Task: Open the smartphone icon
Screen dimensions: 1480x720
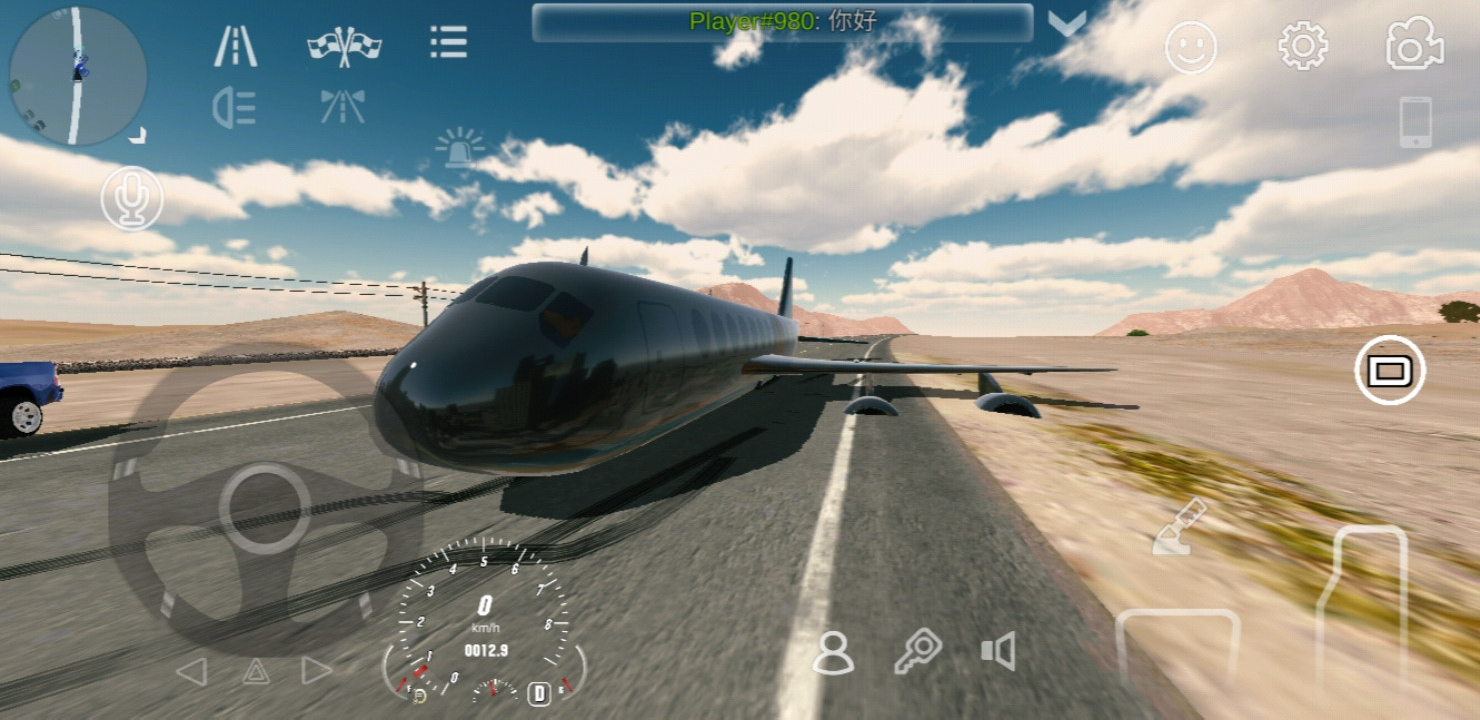Action: click(1415, 122)
